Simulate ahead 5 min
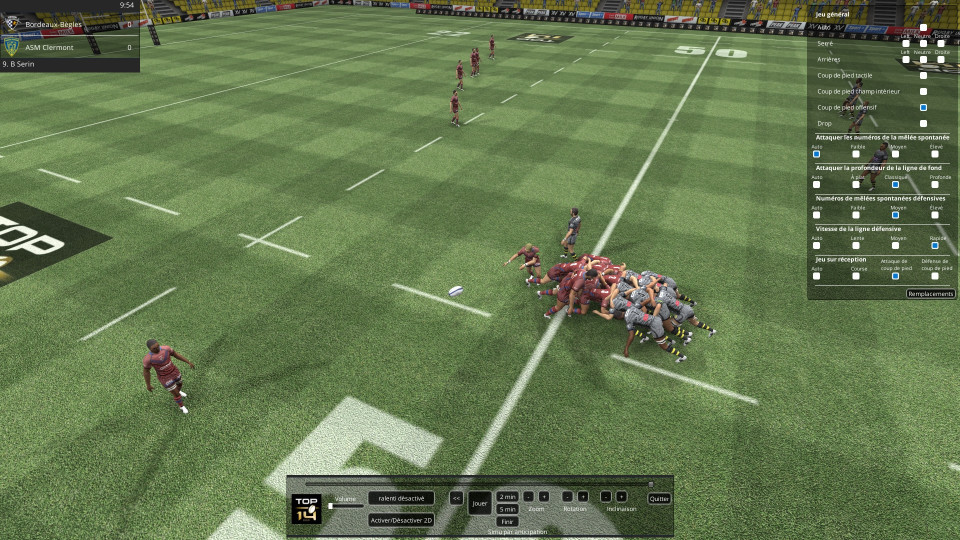This screenshot has height=540, width=960. click(507, 509)
